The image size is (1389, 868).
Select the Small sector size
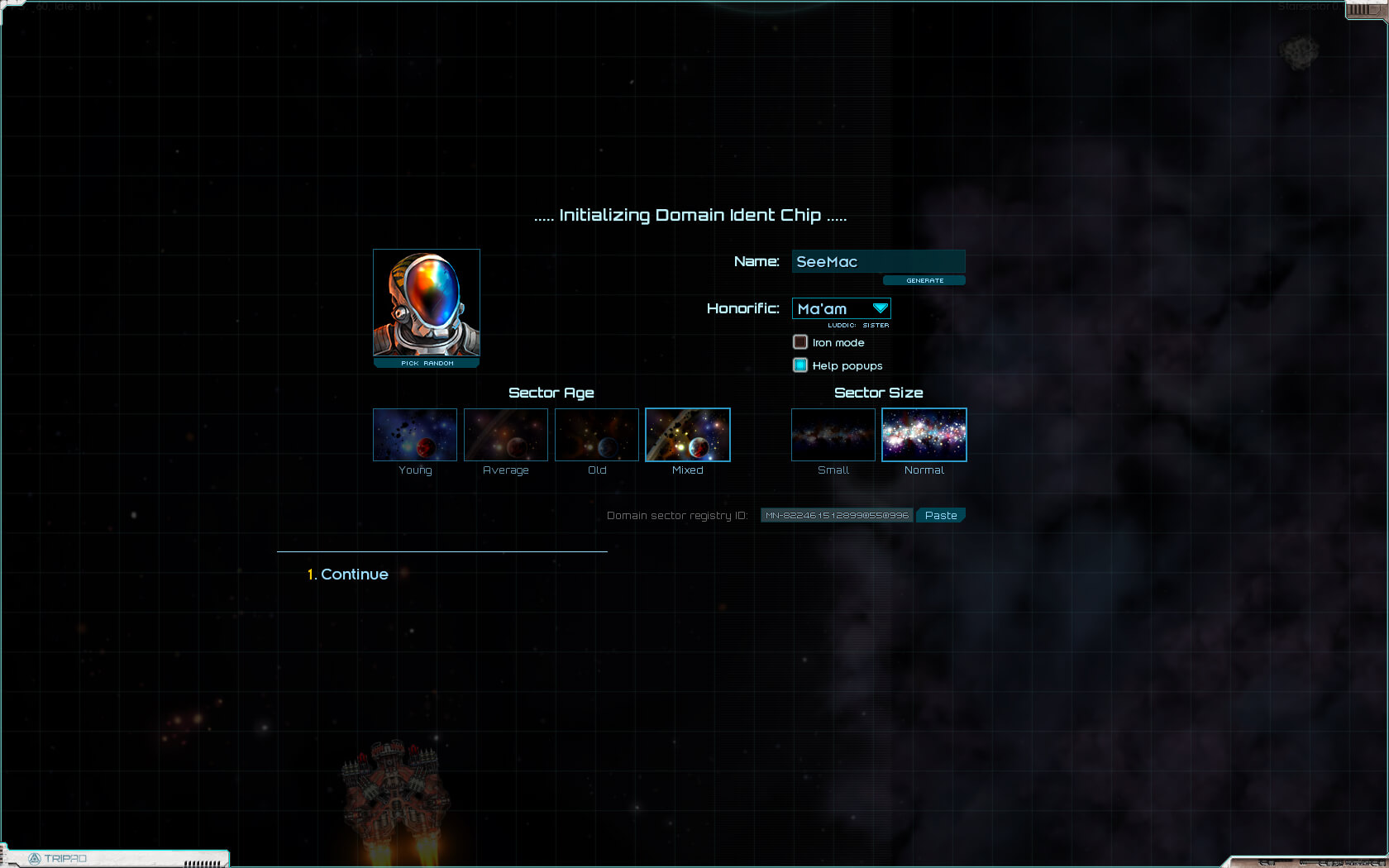pos(833,435)
